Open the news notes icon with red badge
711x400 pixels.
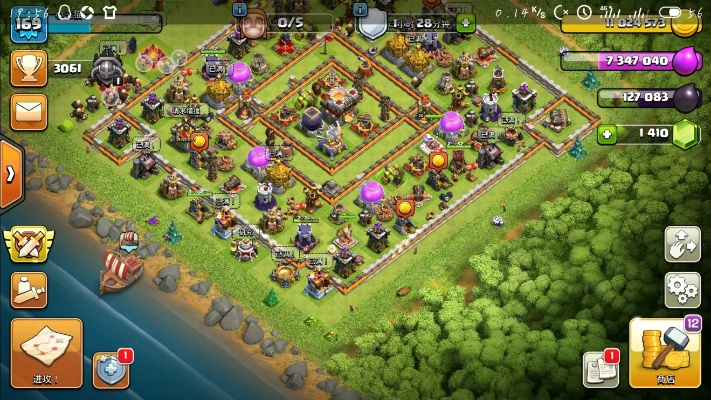click(601, 369)
